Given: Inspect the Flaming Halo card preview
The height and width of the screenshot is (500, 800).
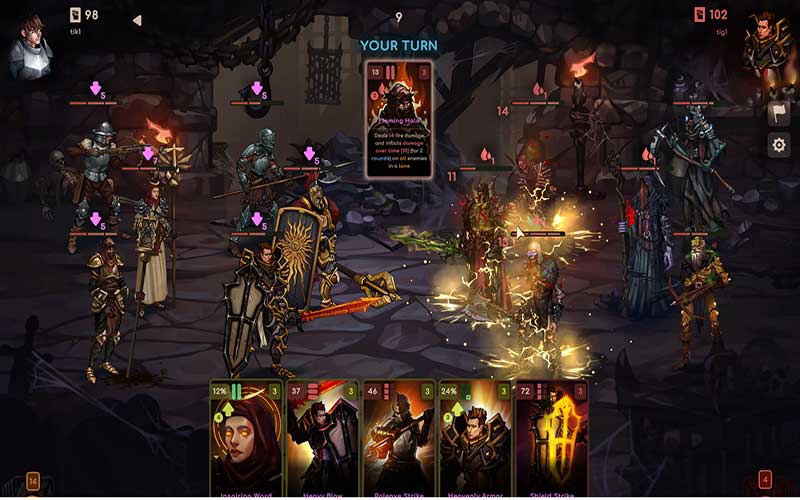Looking at the screenshot, I should coord(398,120).
